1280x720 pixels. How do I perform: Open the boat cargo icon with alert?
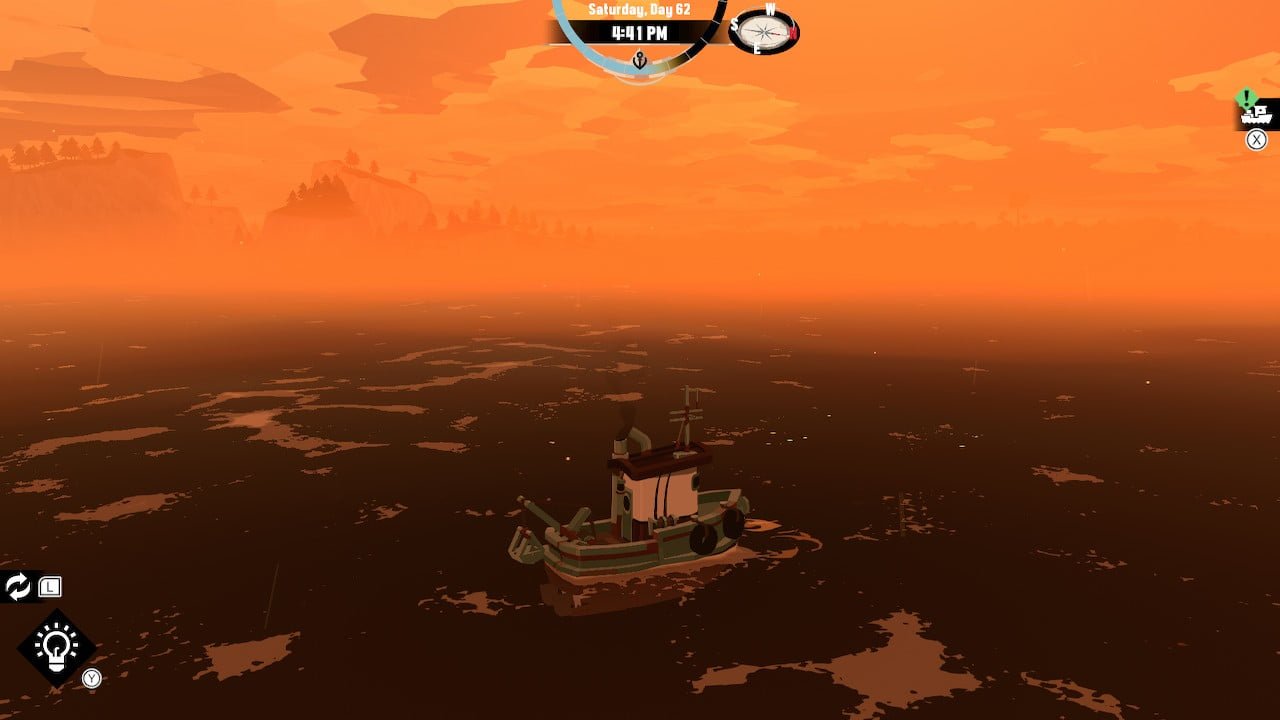pos(1255,114)
